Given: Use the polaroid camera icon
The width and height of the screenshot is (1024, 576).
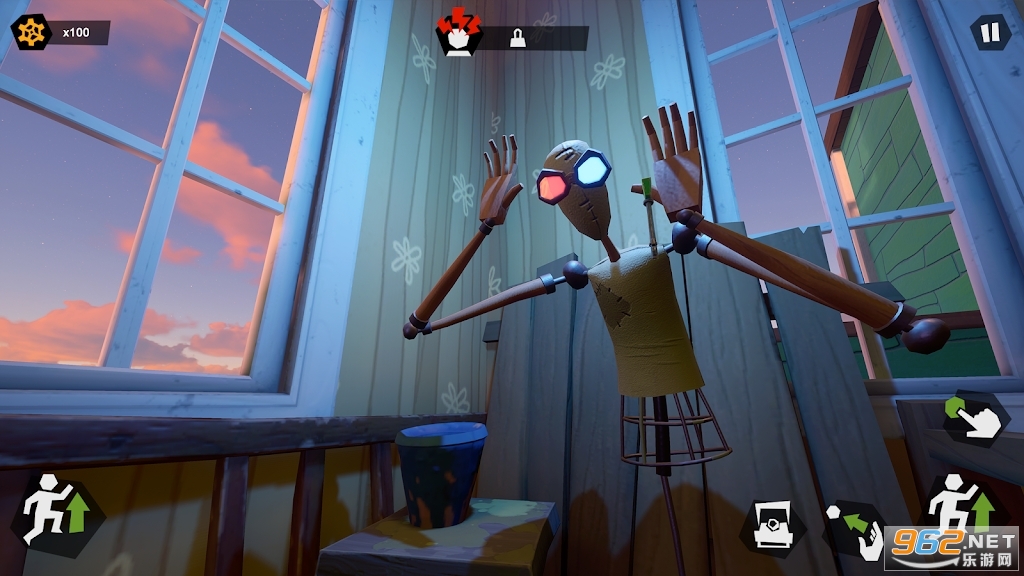Looking at the screenshot, I should (x=773, y=525).
